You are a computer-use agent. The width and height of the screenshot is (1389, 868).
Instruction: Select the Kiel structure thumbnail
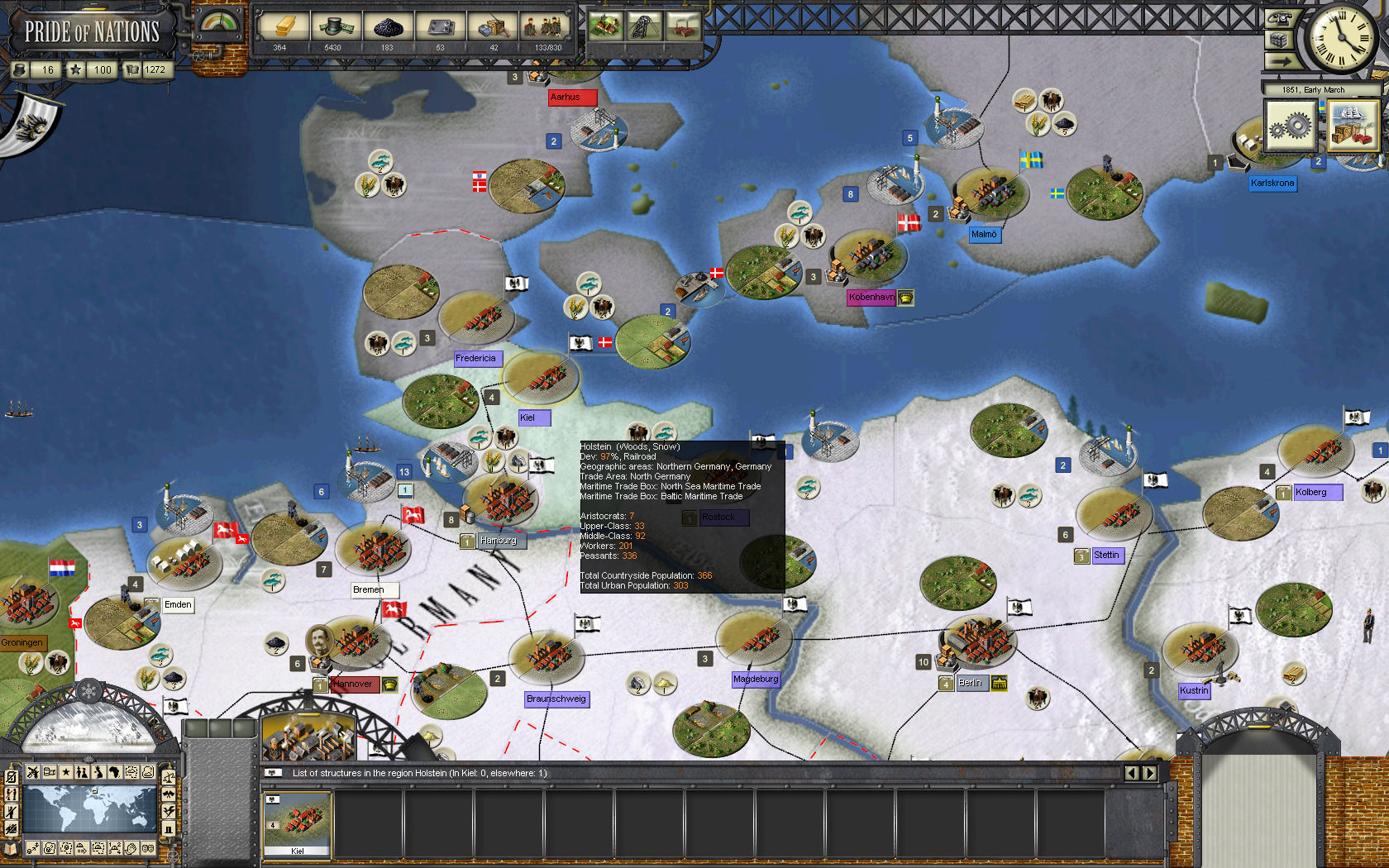click(297, 823)
